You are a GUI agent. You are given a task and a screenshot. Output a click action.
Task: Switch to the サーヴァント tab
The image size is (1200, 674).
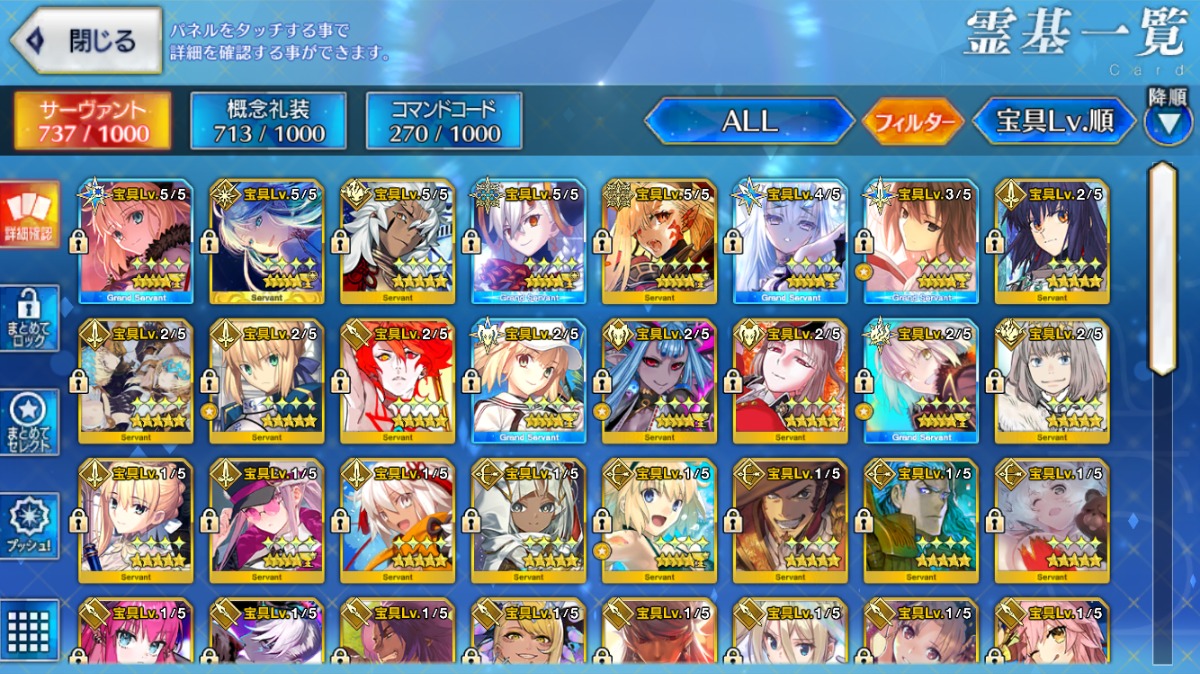pyautogui.click(x=93, y=121)
